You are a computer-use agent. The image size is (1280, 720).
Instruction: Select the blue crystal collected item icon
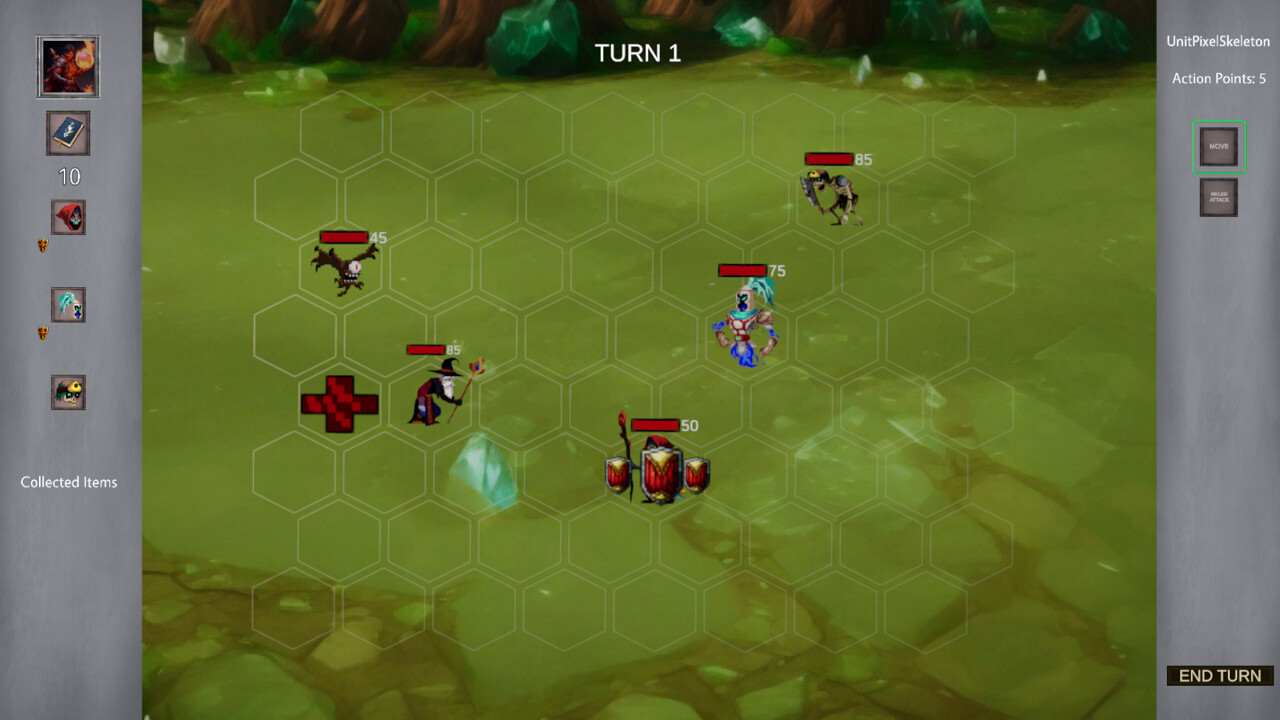tap(67, 305)
